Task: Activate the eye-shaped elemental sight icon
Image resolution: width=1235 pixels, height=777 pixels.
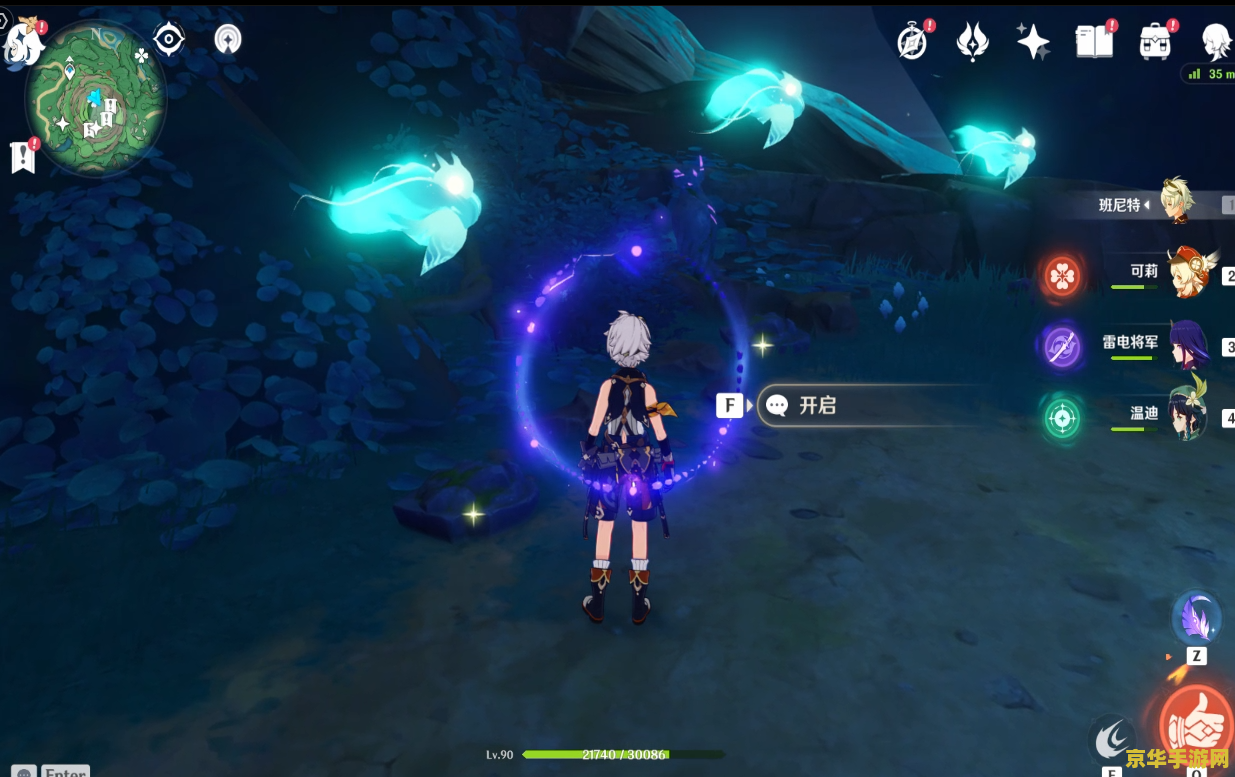Action: (x=169, y=39)
